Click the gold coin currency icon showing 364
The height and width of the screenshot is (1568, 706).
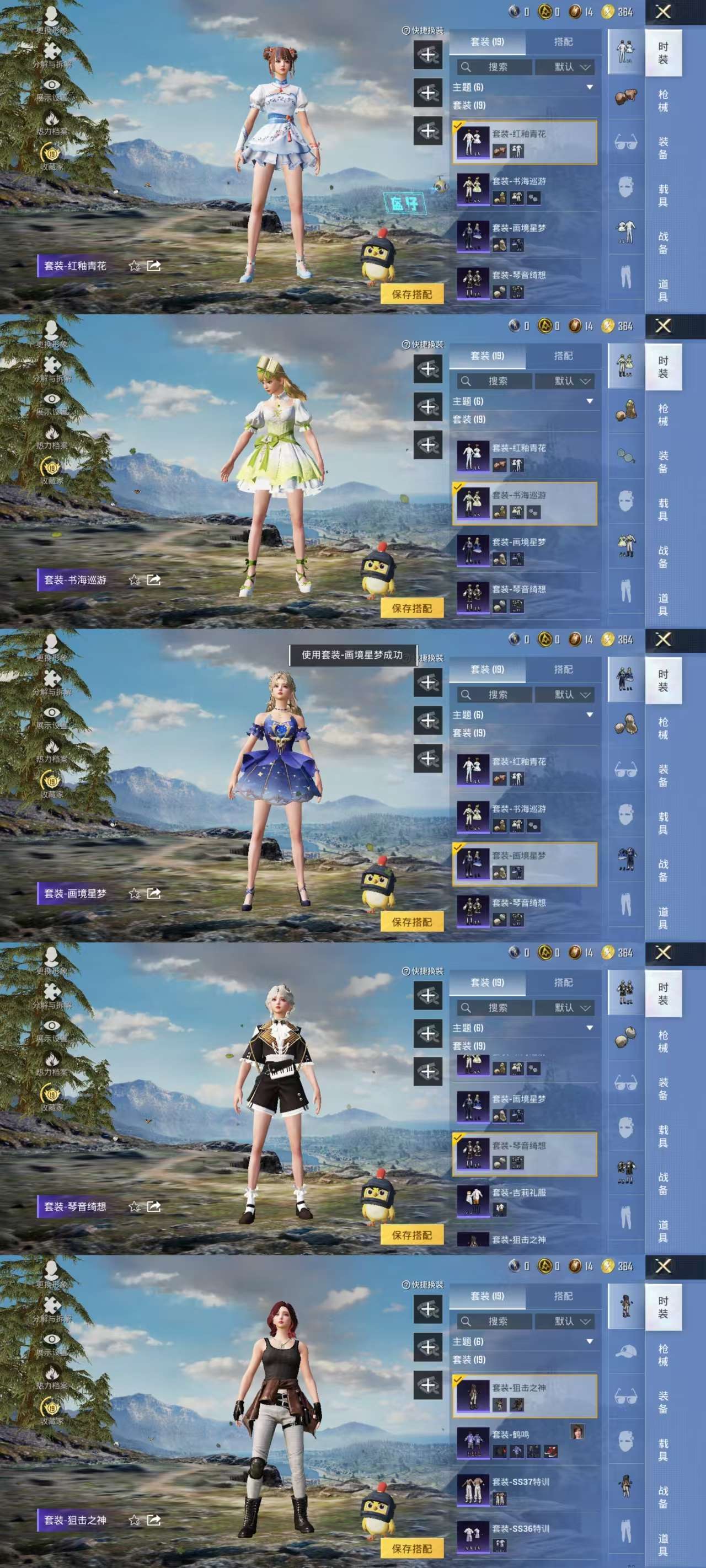pyautogui.click(x=608, y=10)
